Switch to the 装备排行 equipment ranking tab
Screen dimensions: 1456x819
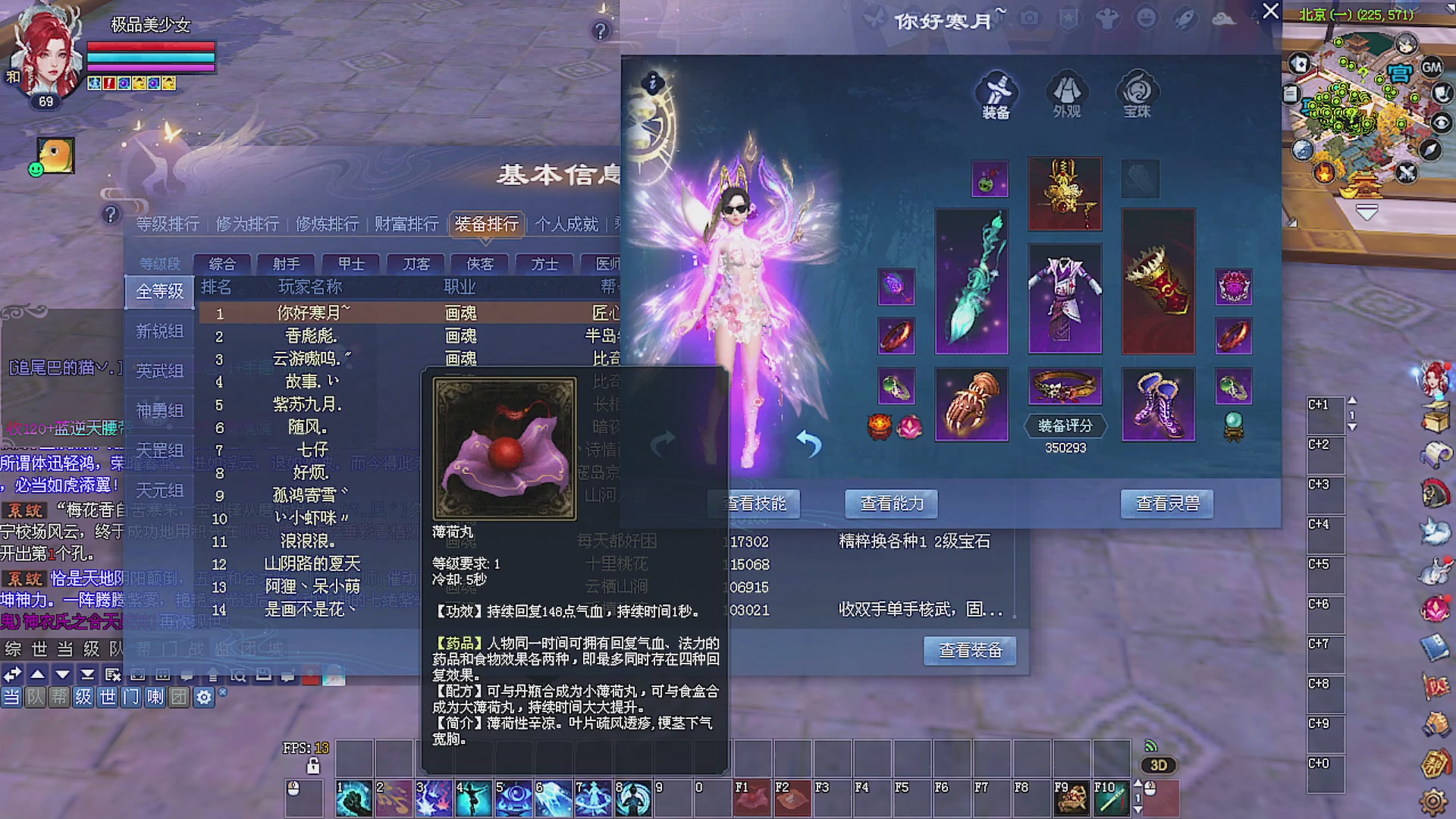[486, 224]
